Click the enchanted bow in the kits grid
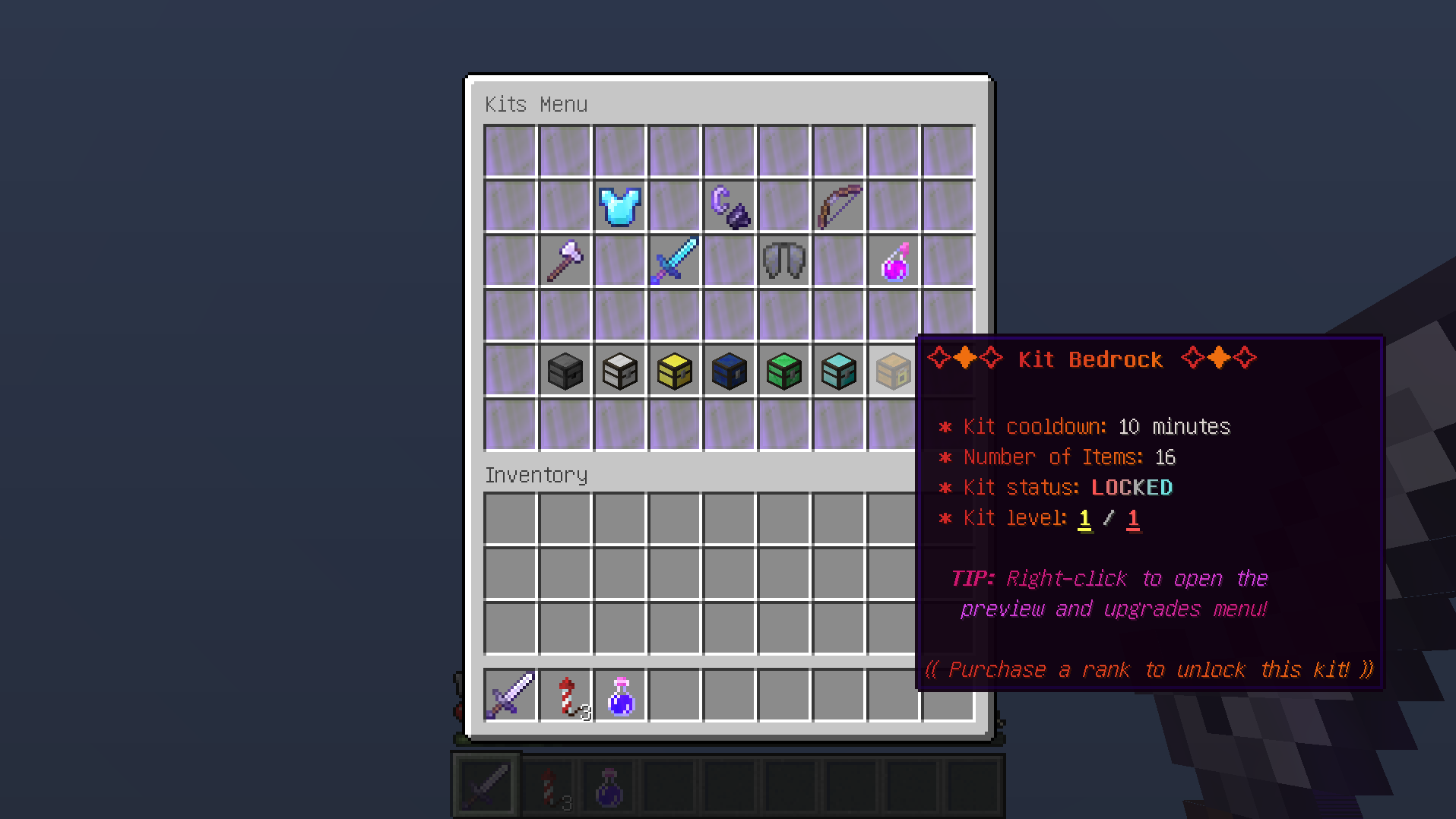1456x819 pixels. click(838, 205)
